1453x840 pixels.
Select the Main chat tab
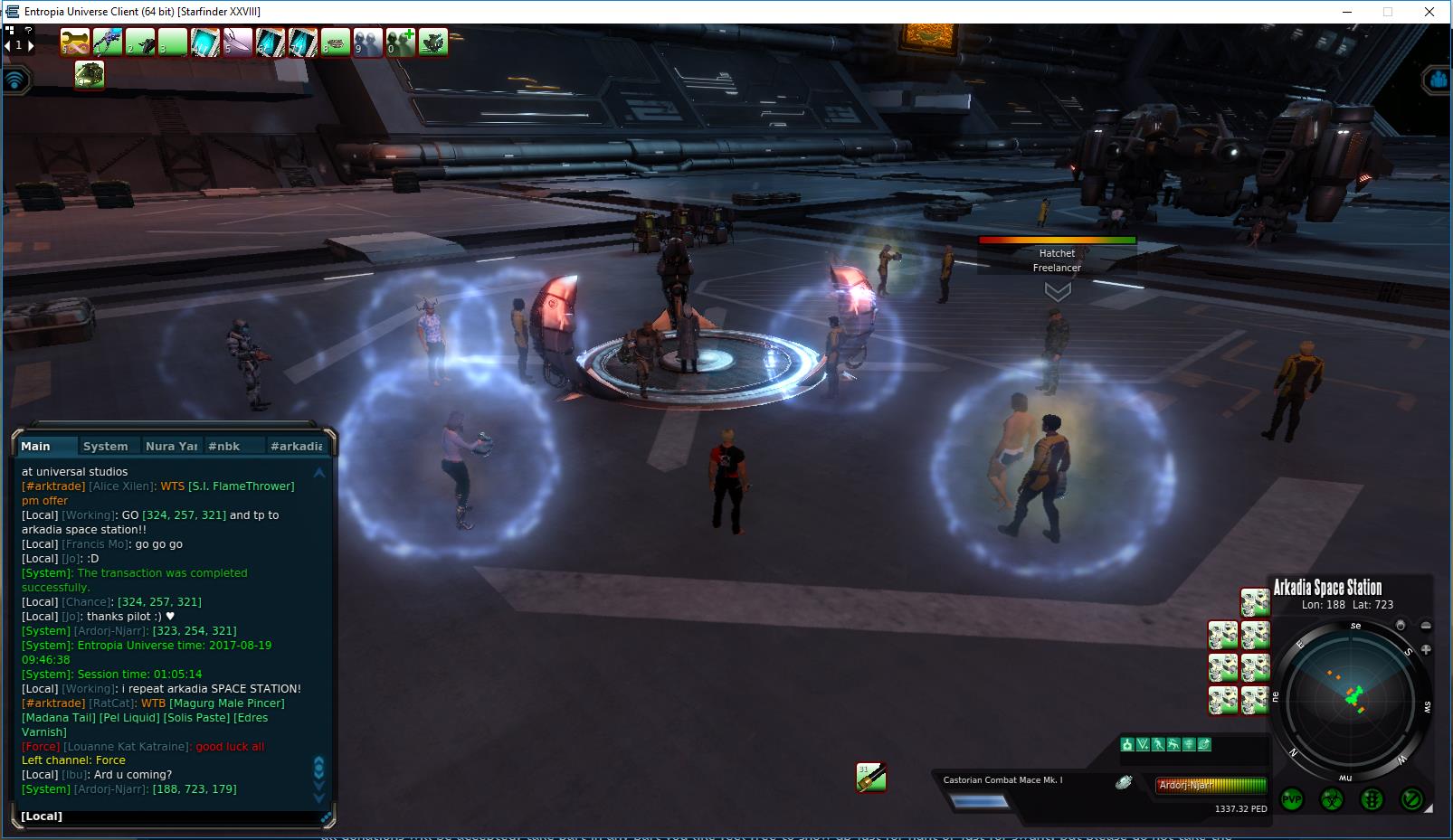(36, 446)
